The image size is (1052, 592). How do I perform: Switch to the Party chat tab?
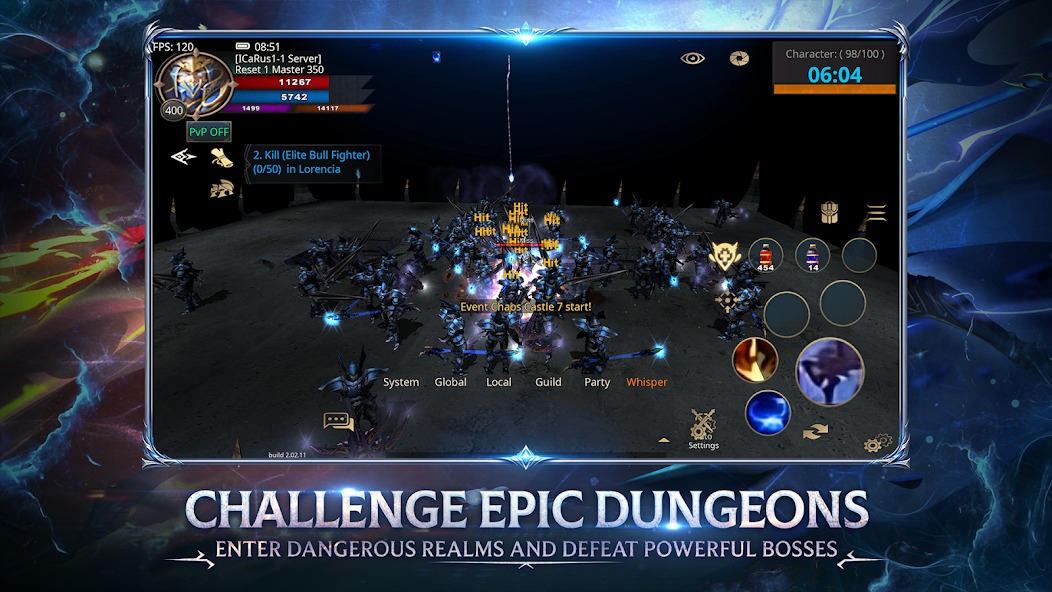(597, 382)
